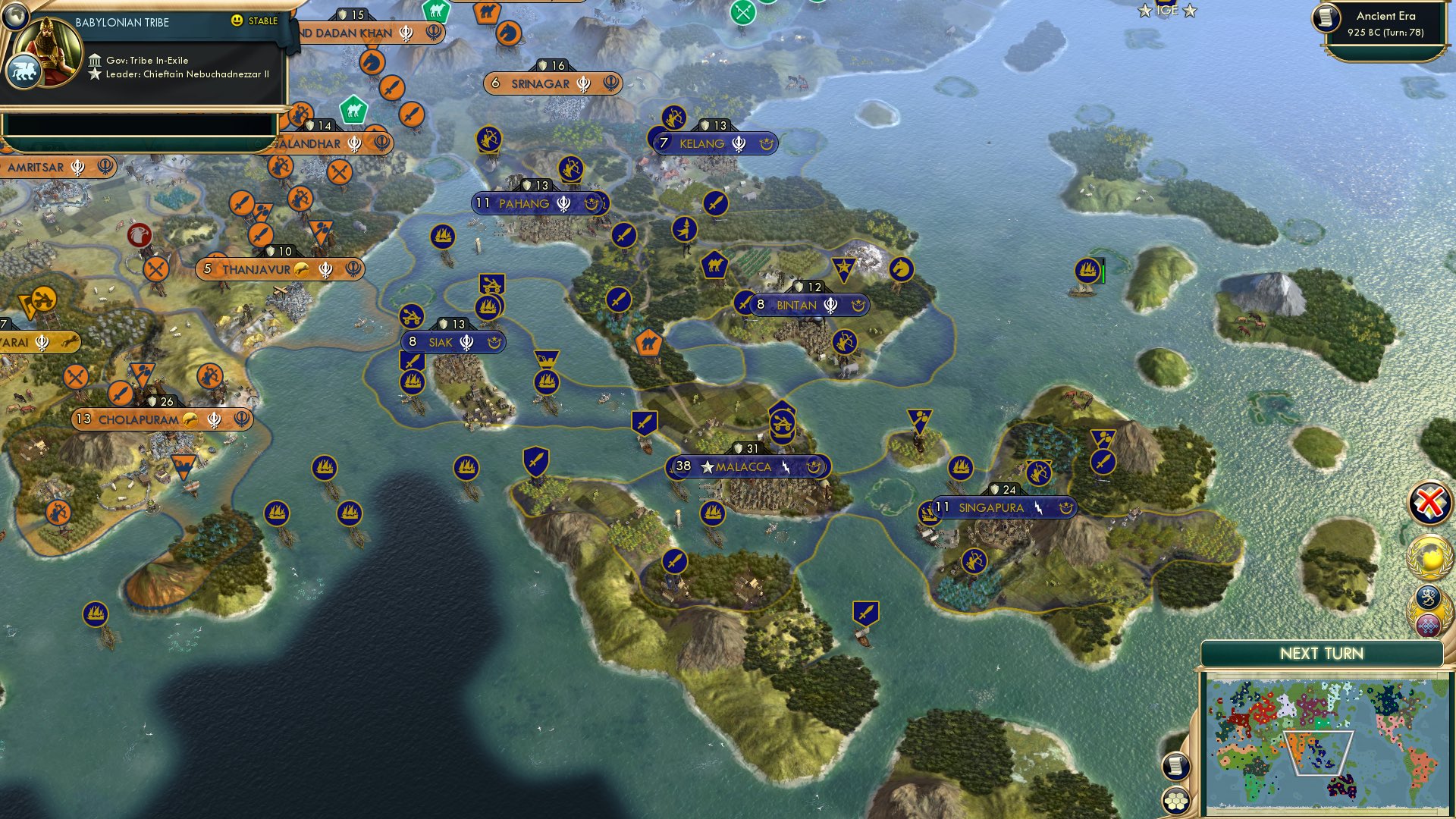
Task: Click the Ancient Era turn indicator
Action: (1380, 23)
